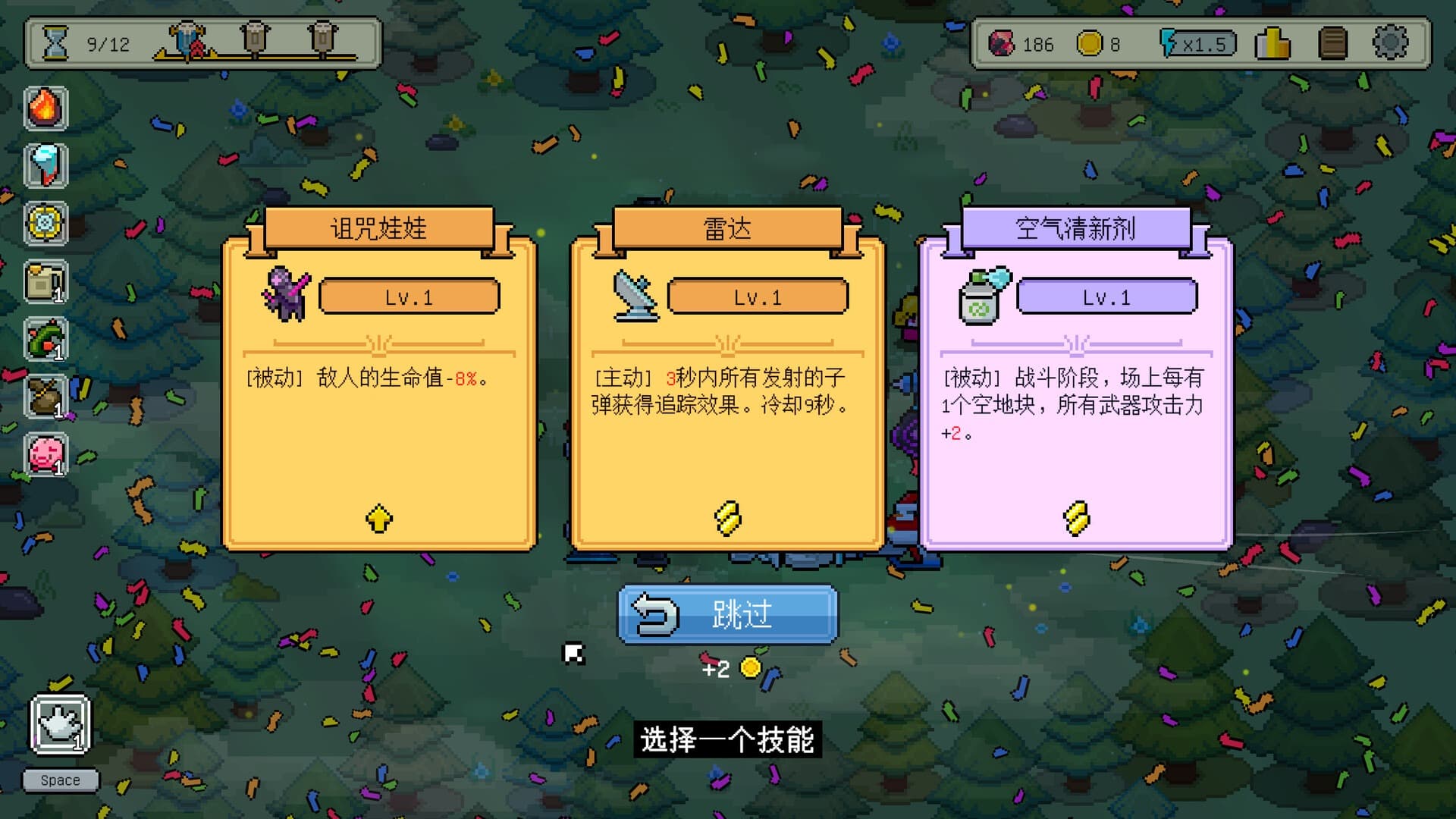1456x819 pixels.
Task: Select the juice carton item in sidebar
Action: pyautogui.click(x=46, y=282)
